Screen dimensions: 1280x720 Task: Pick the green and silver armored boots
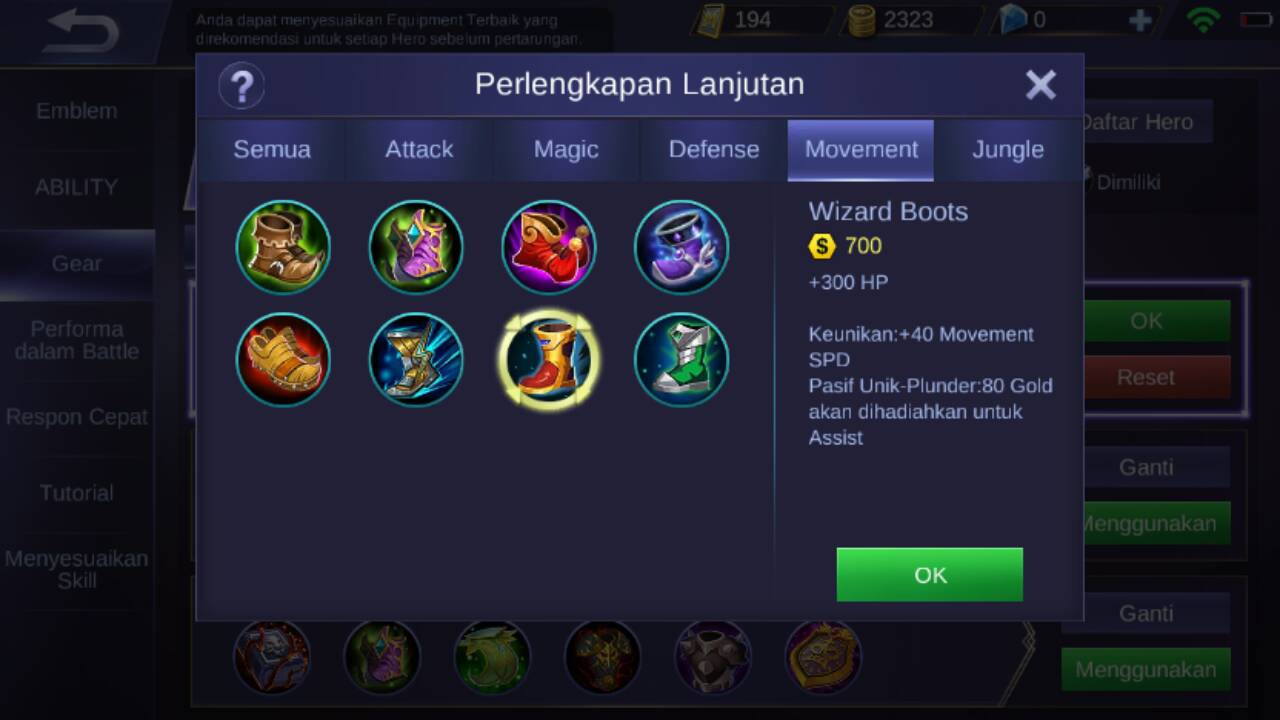pos(682,360)
